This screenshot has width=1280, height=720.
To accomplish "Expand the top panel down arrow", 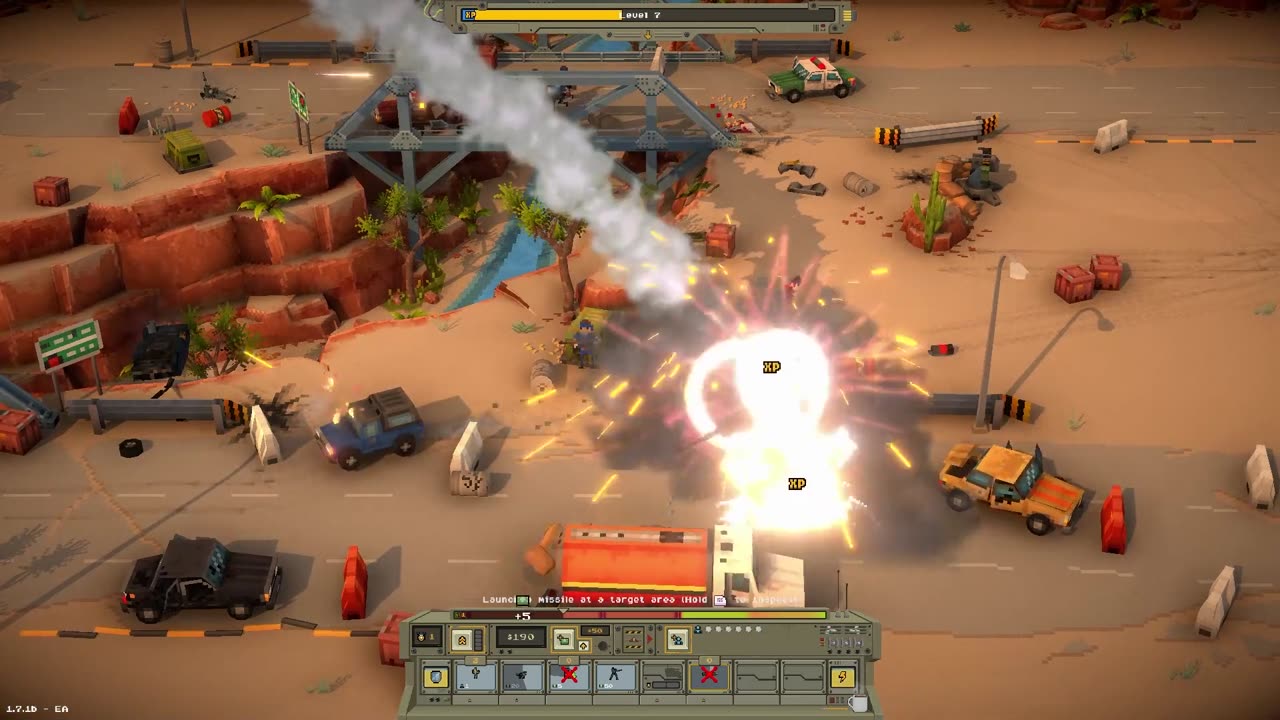I will (648, 34).
